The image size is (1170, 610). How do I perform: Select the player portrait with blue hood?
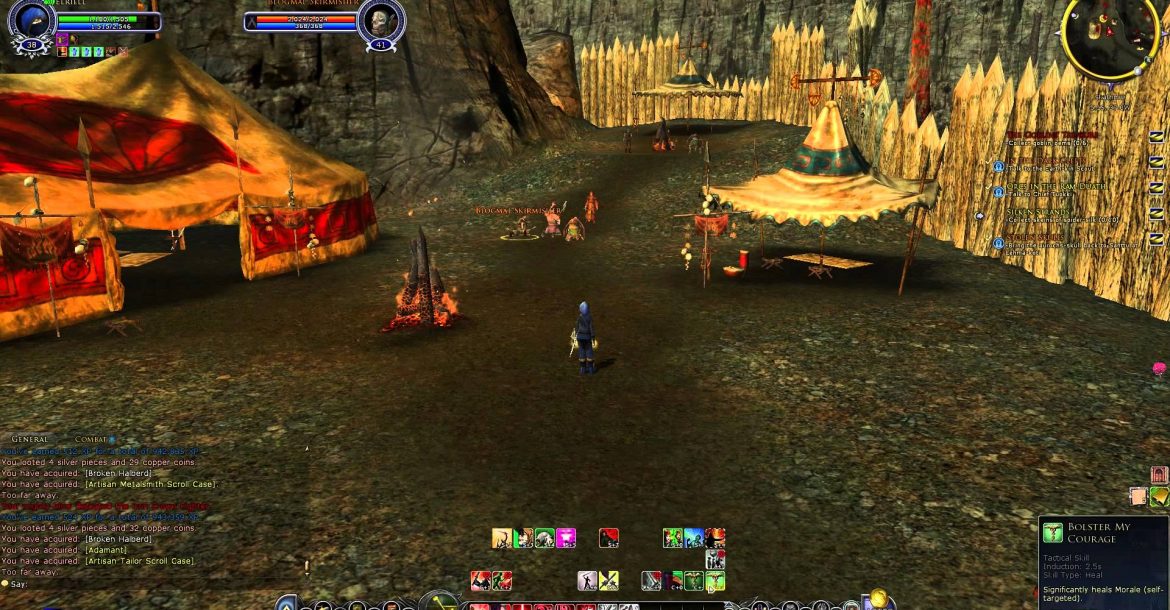pyautogui.click(x=30, y=21)
